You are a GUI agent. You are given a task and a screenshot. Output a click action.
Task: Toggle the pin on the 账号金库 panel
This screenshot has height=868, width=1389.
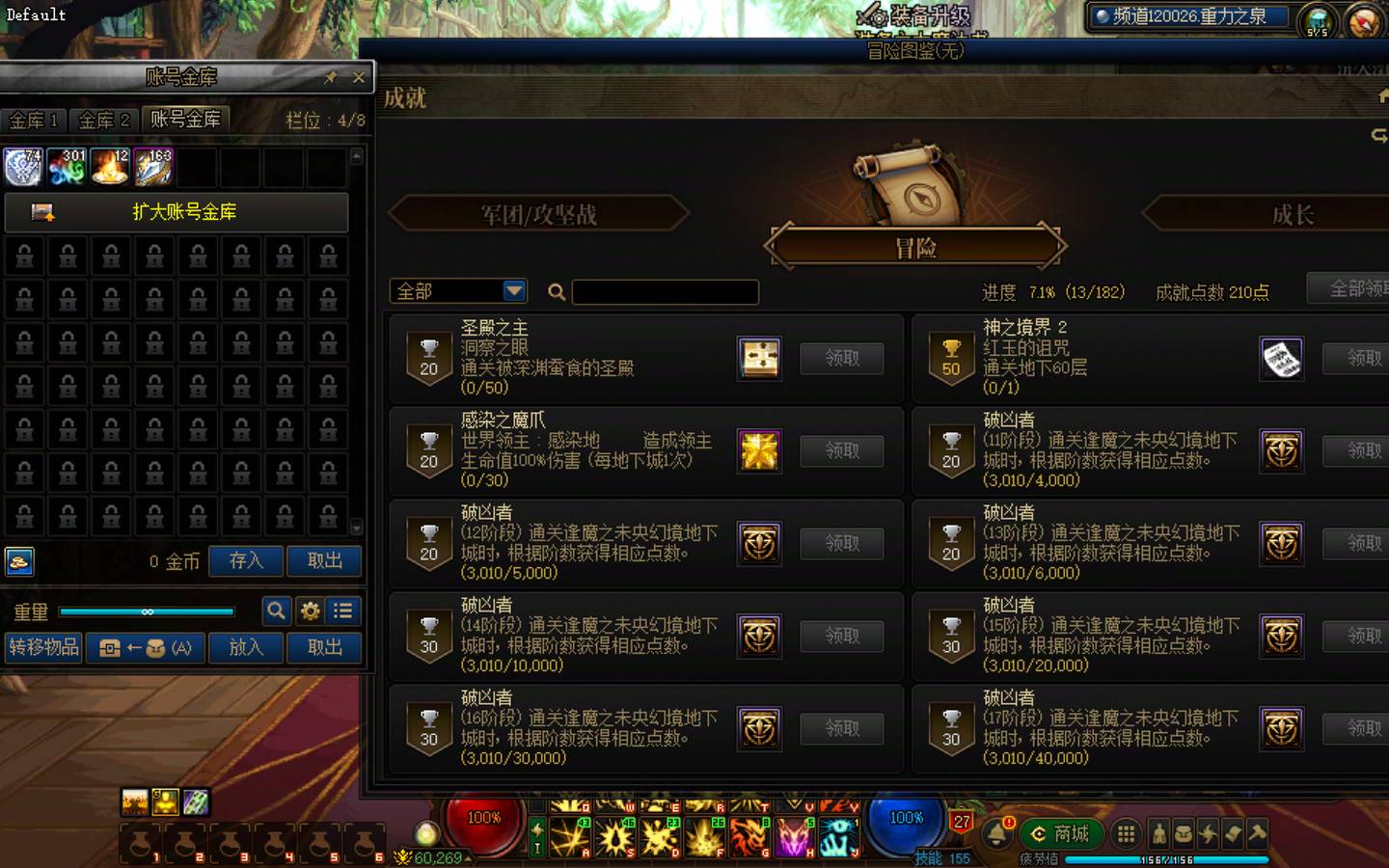(329, 77)
